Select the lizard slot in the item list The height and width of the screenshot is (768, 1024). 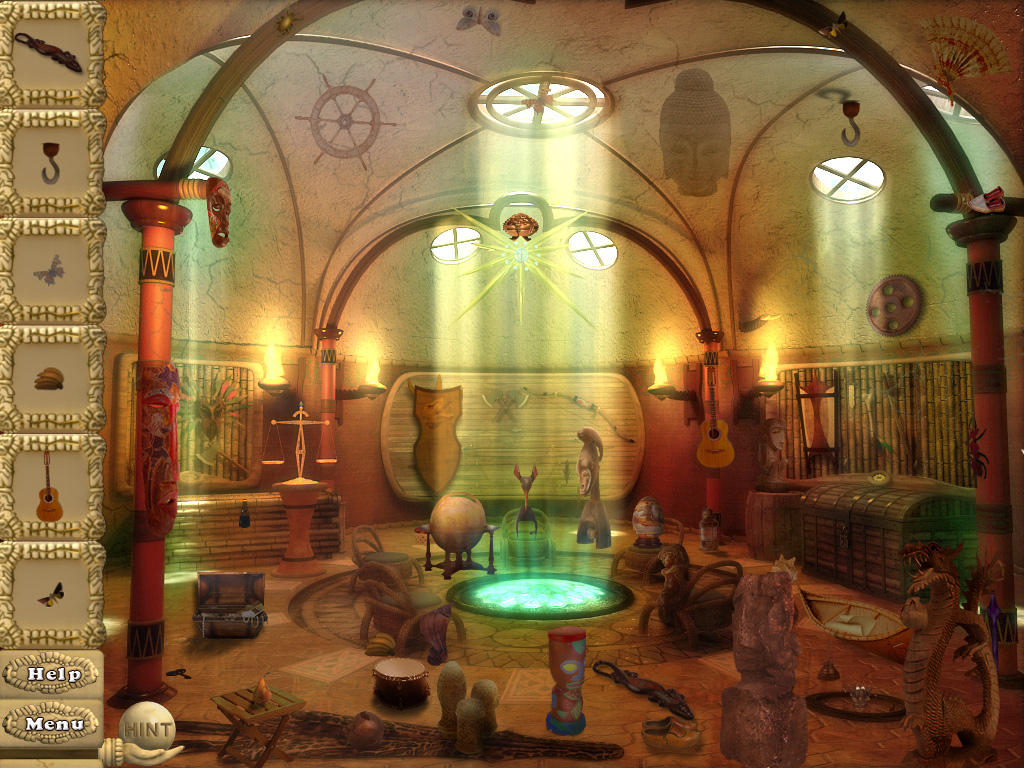click(50, 53)
